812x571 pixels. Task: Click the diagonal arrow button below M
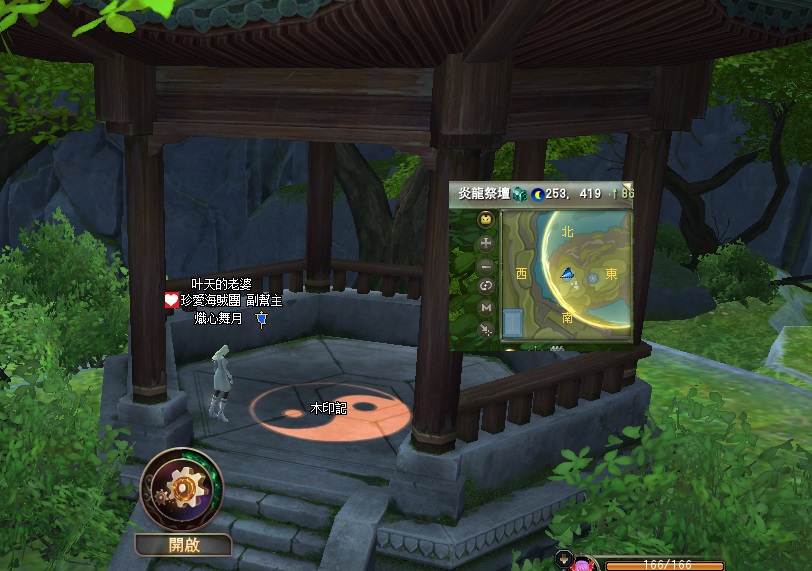486,329
